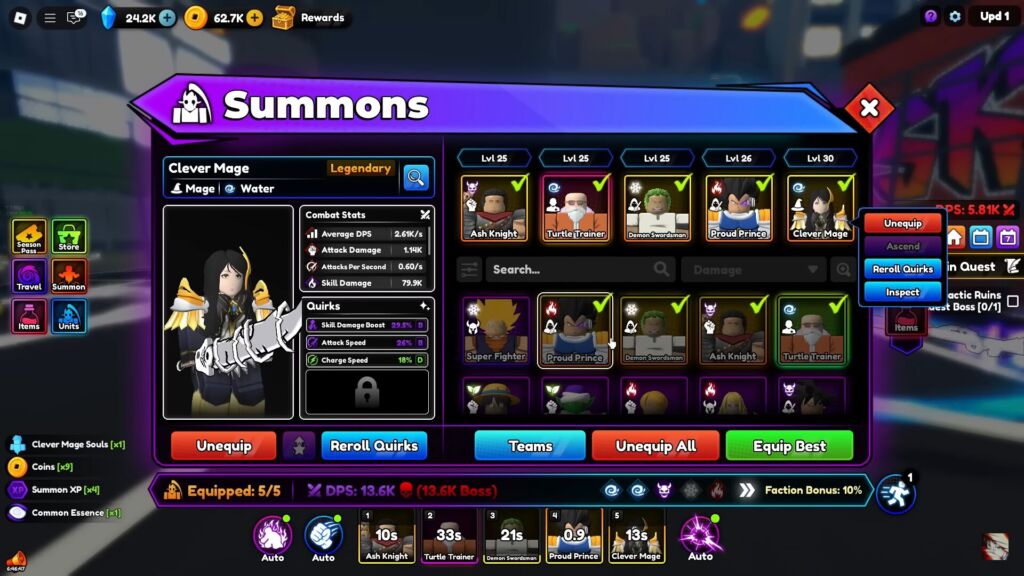Open the Store from the side menu
Viewport: 1024px width, 576px height.
(x=69, y=238)
